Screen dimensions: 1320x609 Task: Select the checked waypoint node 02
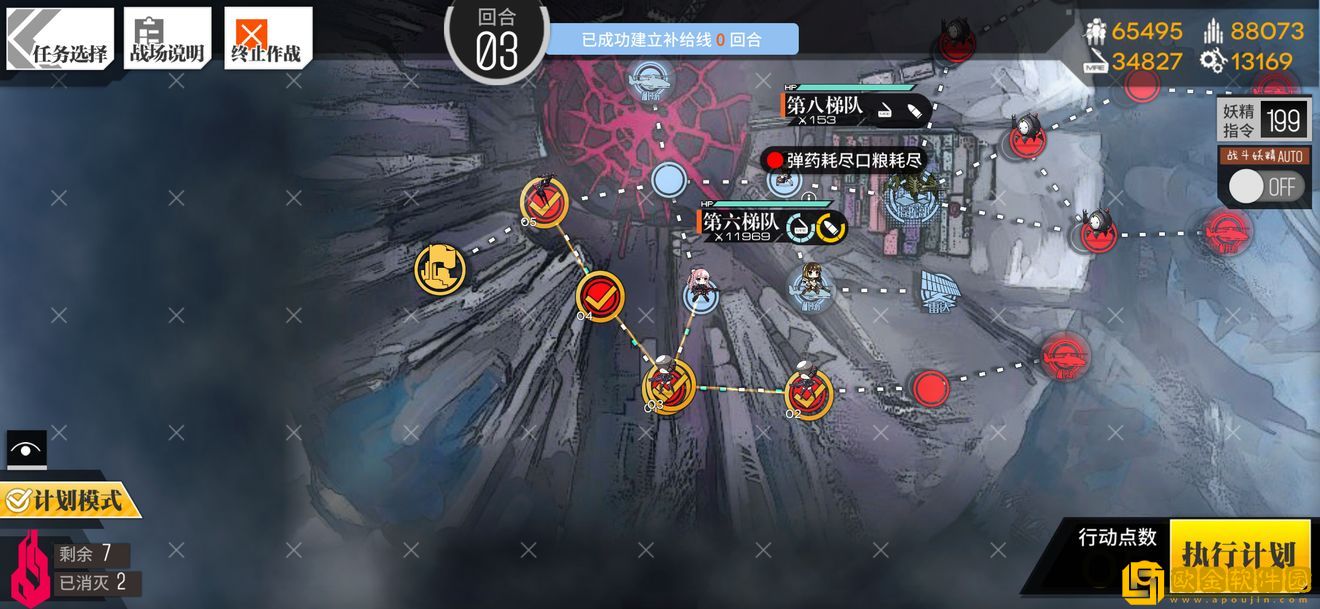808,392
